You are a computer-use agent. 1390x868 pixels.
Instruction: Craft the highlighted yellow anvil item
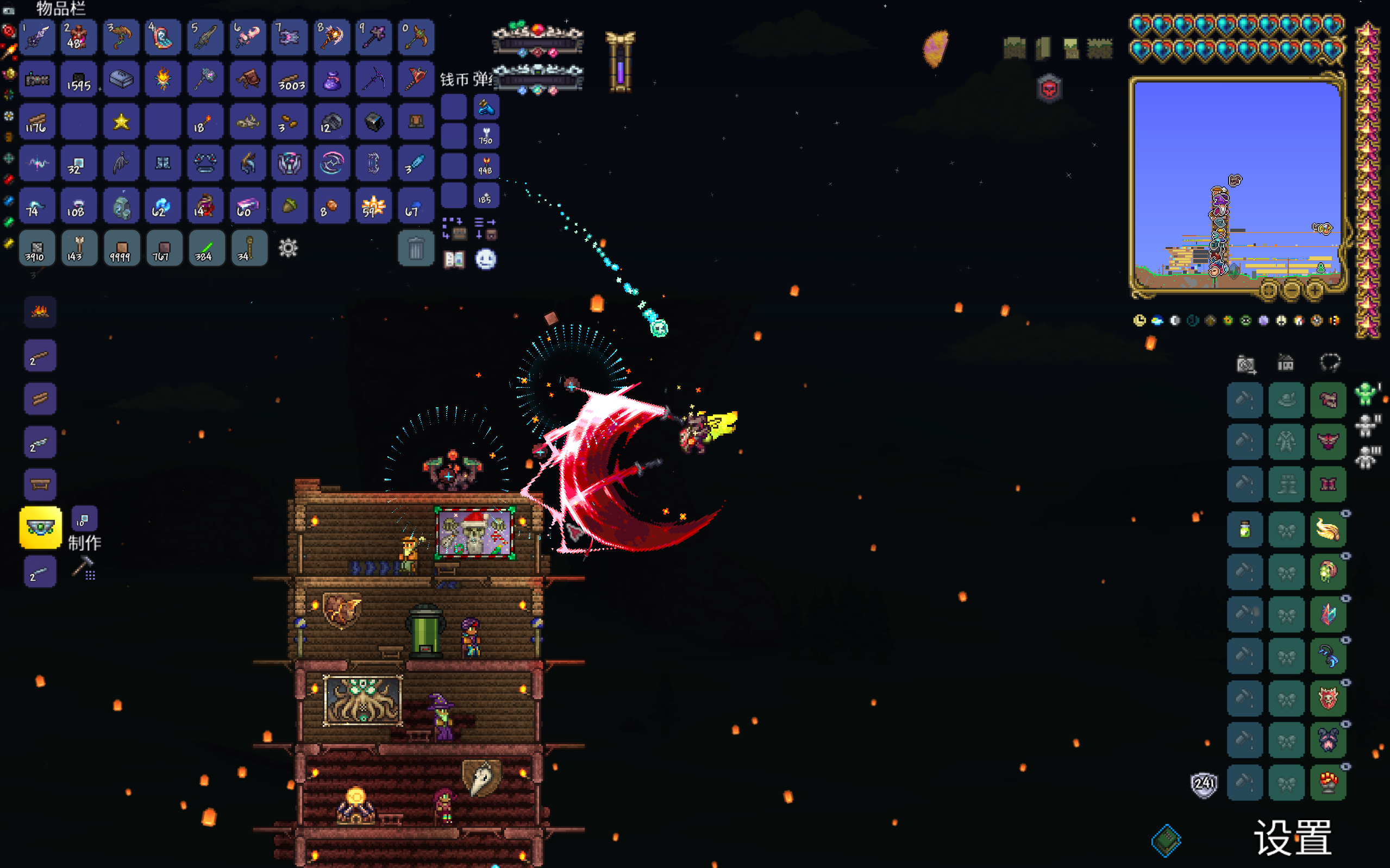tap(40, 527)
